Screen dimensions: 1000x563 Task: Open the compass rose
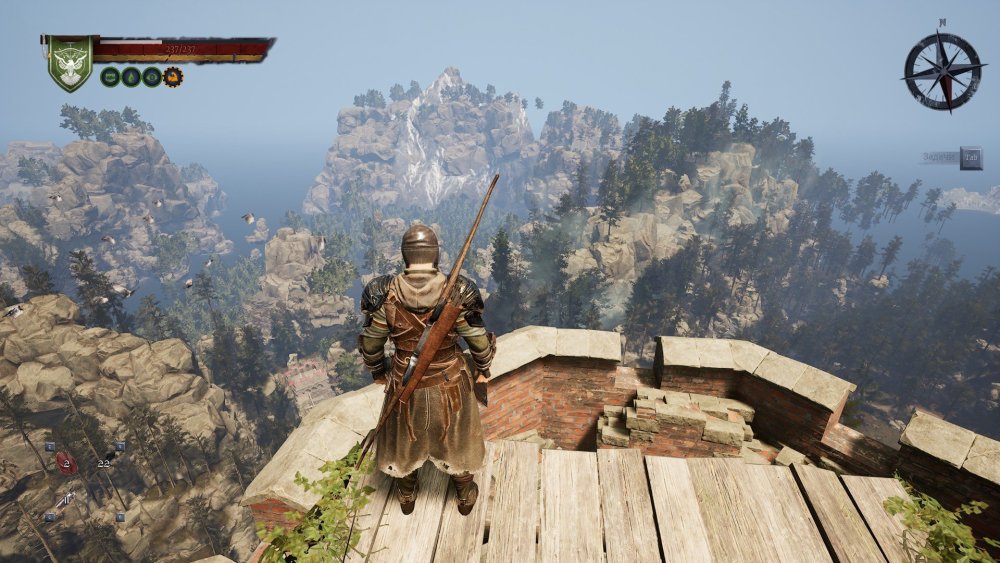(942, 70)
